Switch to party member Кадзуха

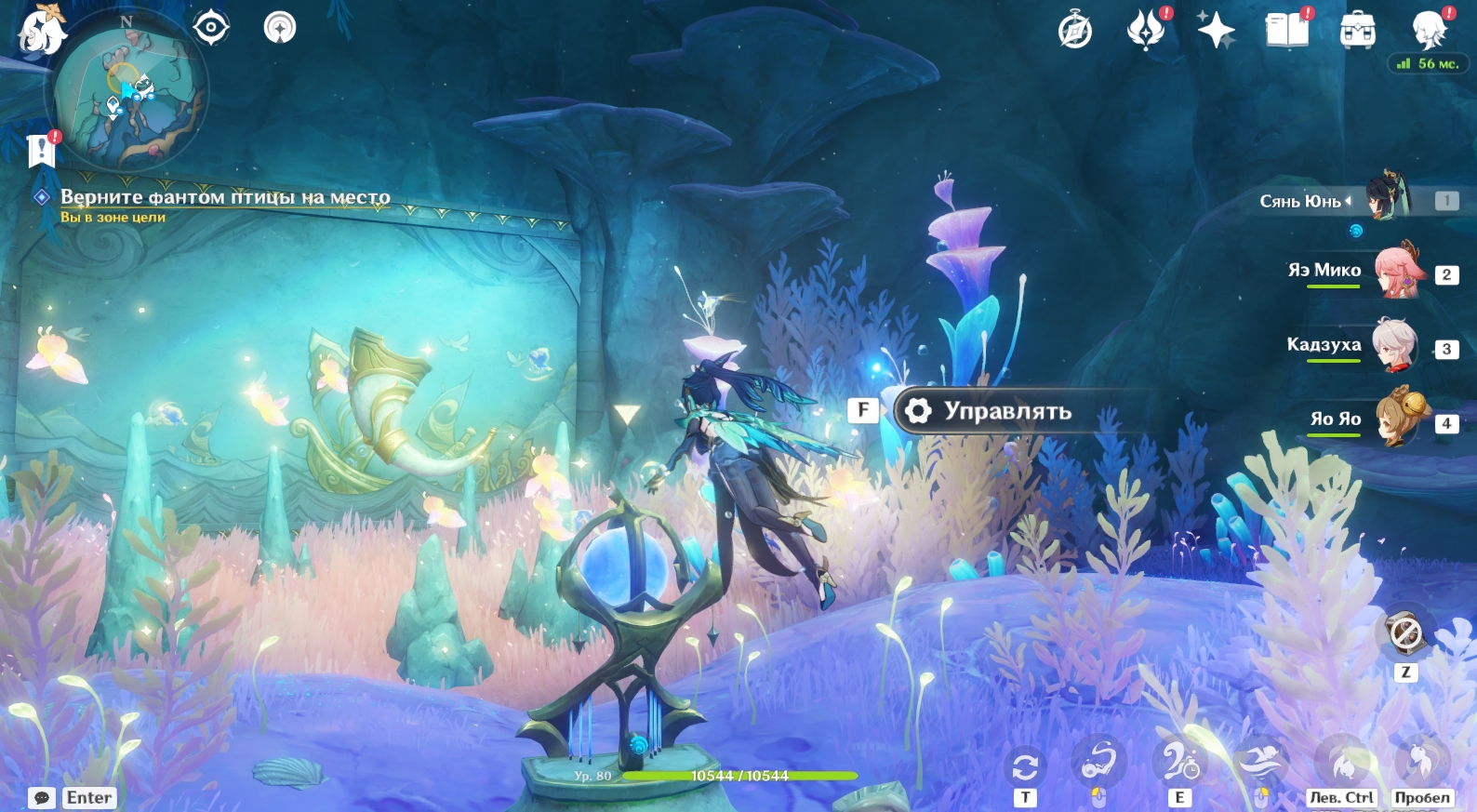pyautogui.click(x=1395, y=345)
